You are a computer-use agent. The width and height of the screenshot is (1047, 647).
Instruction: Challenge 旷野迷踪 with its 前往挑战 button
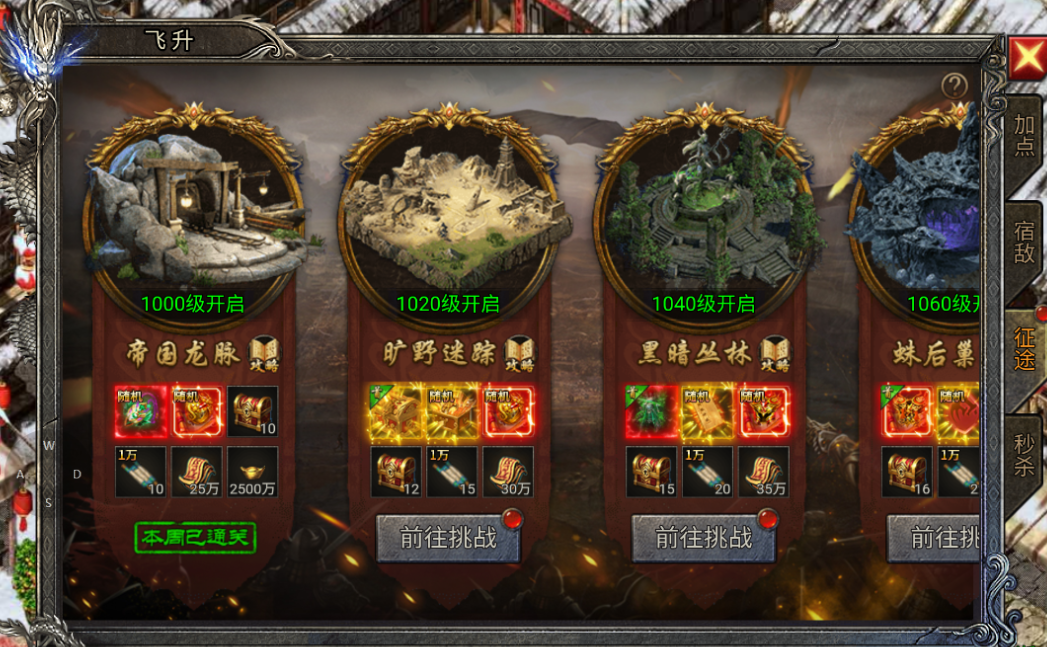tap(449, 538)
